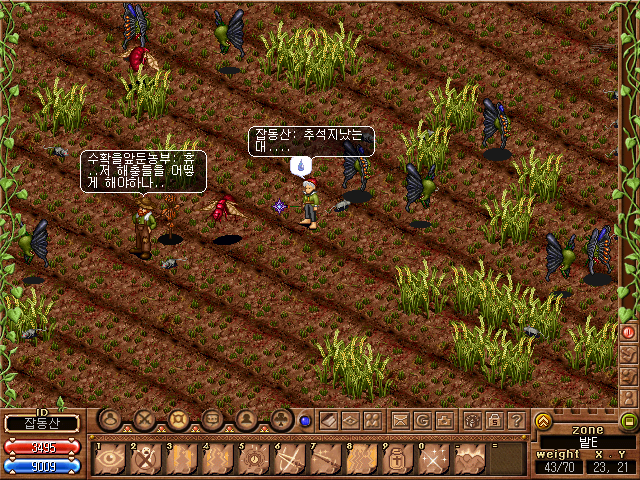Open the round club-symbol menu button
The width and height of the screenshot is (640, 480).
click(x=282, y=420)
